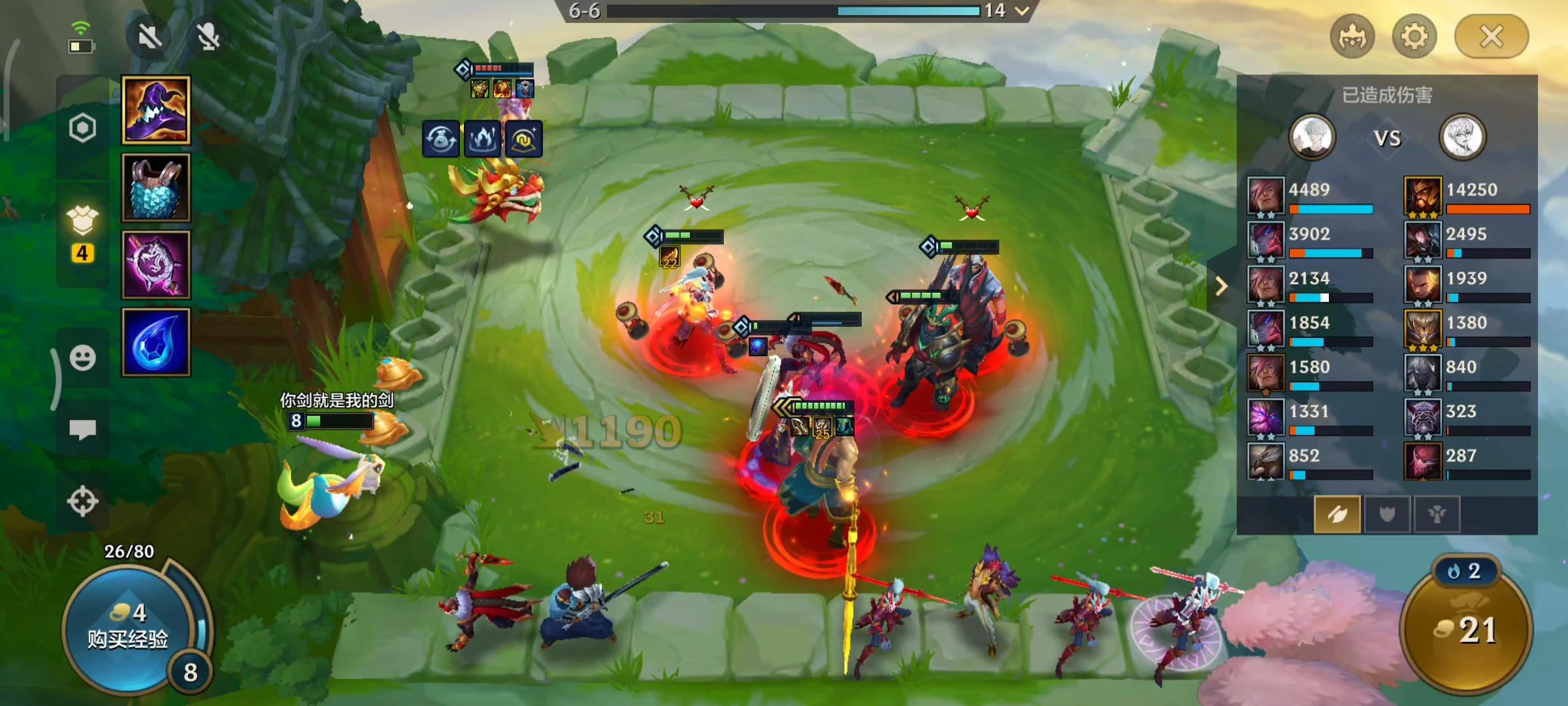
Task: Open the emote smiley face menu
Action: point(83,358)
